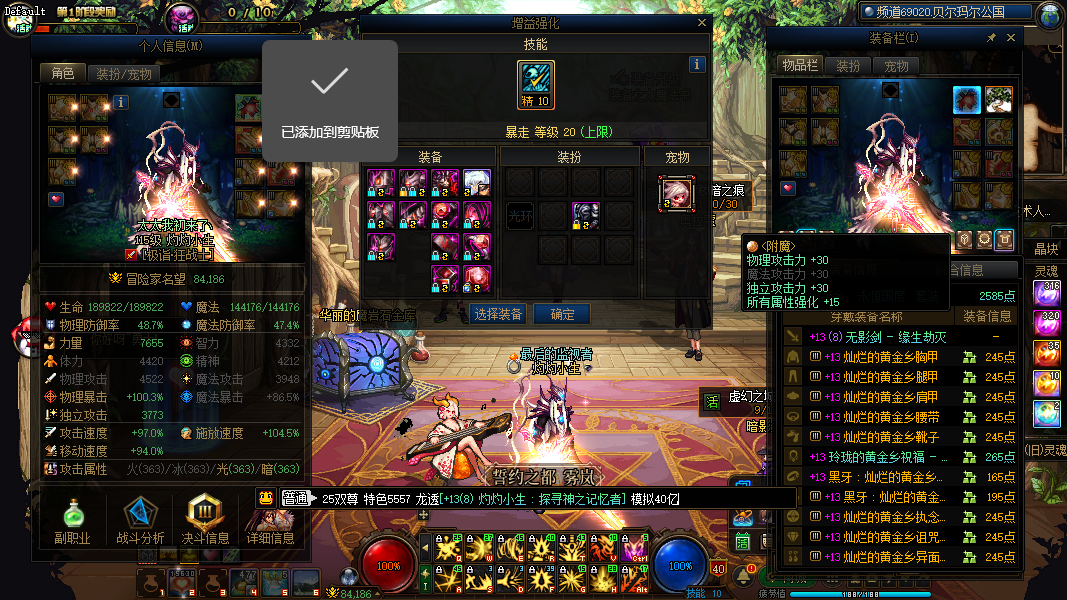Close the equipment window 装备栏
Viewport: 1067px width, 600px height.
[1011, 38]
